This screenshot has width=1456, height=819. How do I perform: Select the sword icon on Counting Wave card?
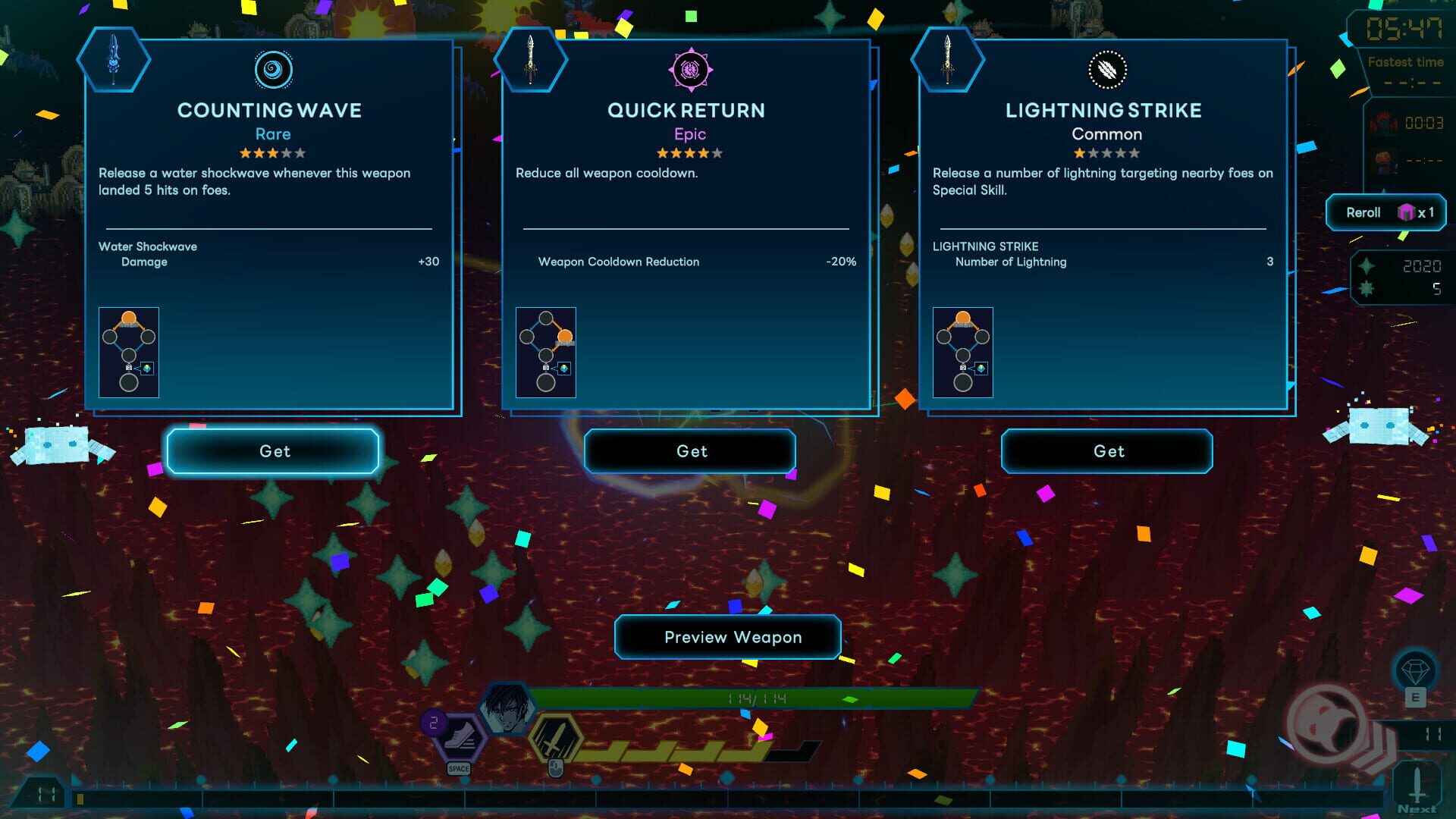click(114, 61)
